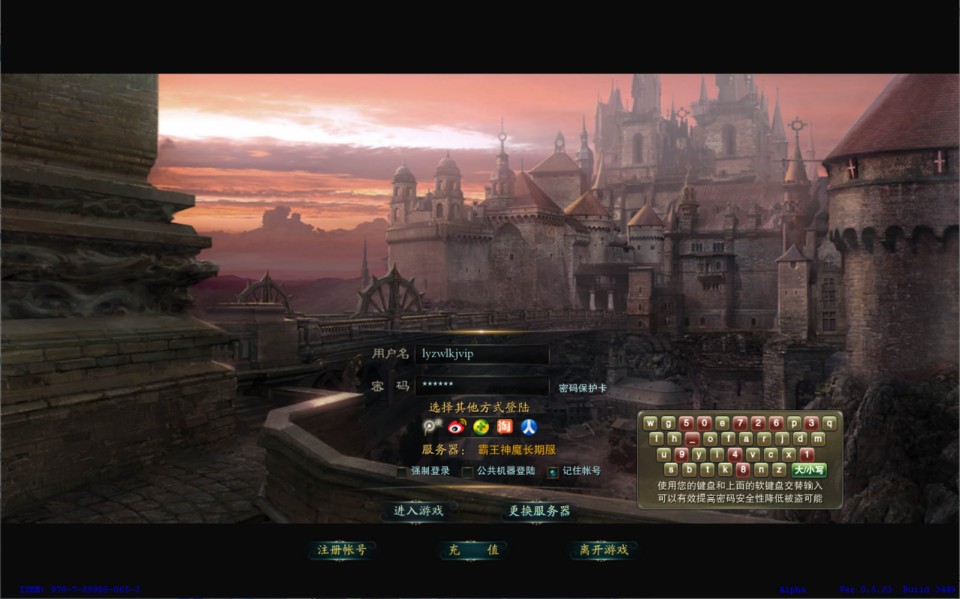Toggle the 记住帐号 remember account checkbox
Viewport: 960px width, 599px height.
pyautogui.click(x=553, y=471)
